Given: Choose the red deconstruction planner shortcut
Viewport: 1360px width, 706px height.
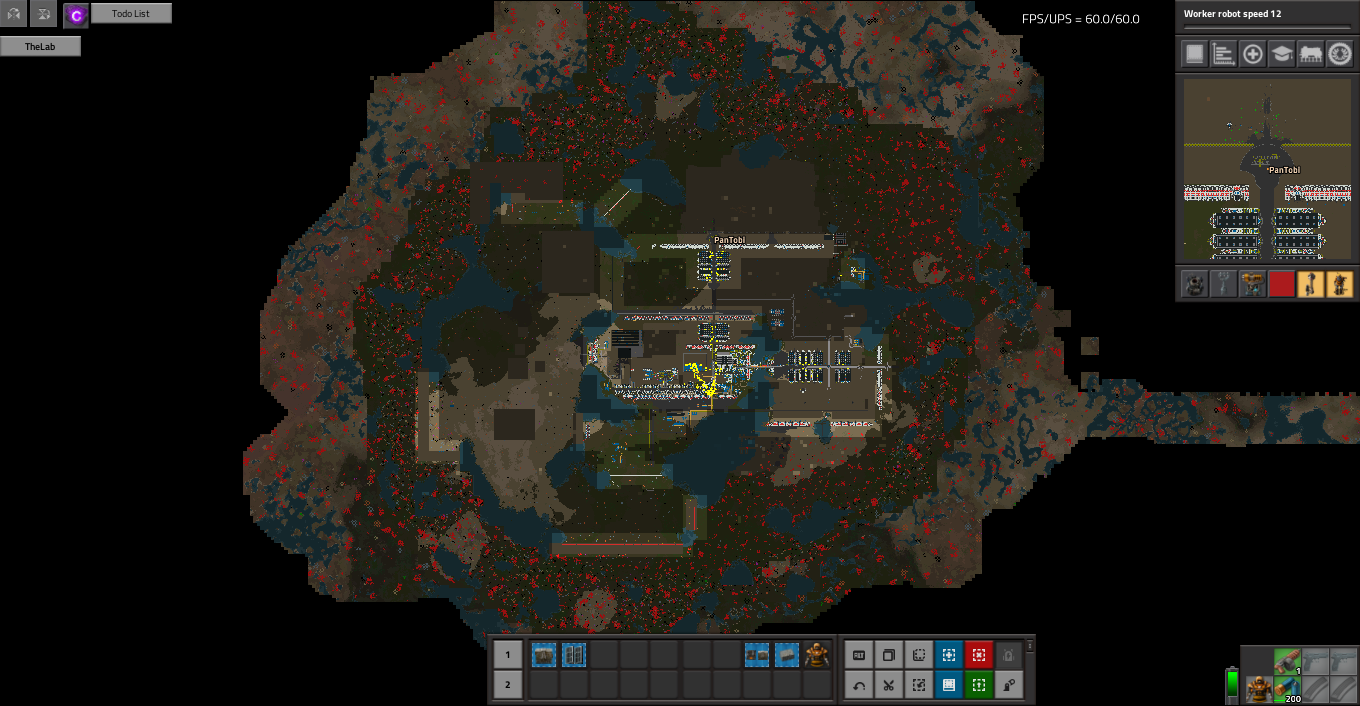Looking at the screenshot, I should (x=978, y=656).
